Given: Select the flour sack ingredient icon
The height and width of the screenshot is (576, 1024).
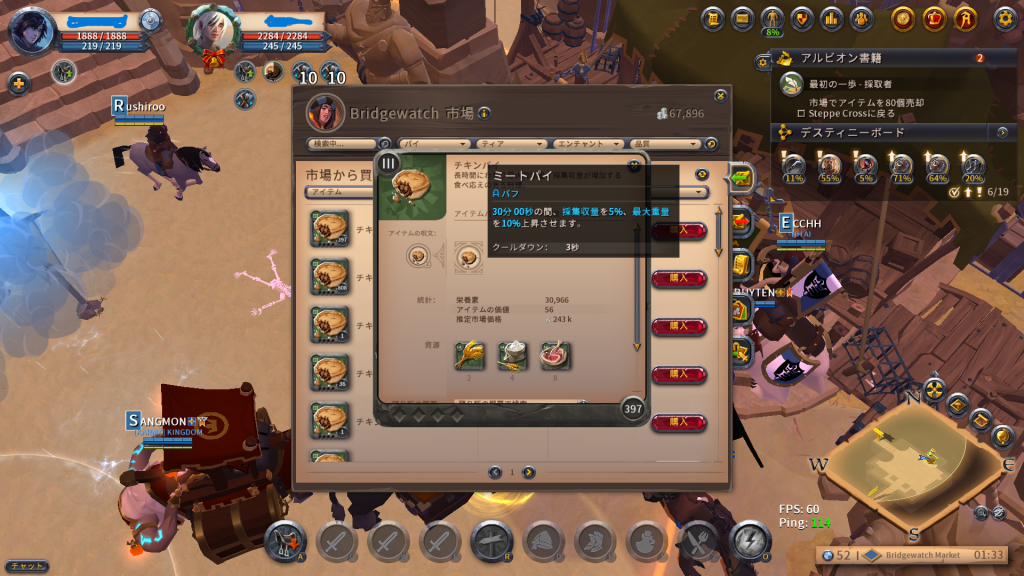Looking at the screenshot, I should coord(513,355).
